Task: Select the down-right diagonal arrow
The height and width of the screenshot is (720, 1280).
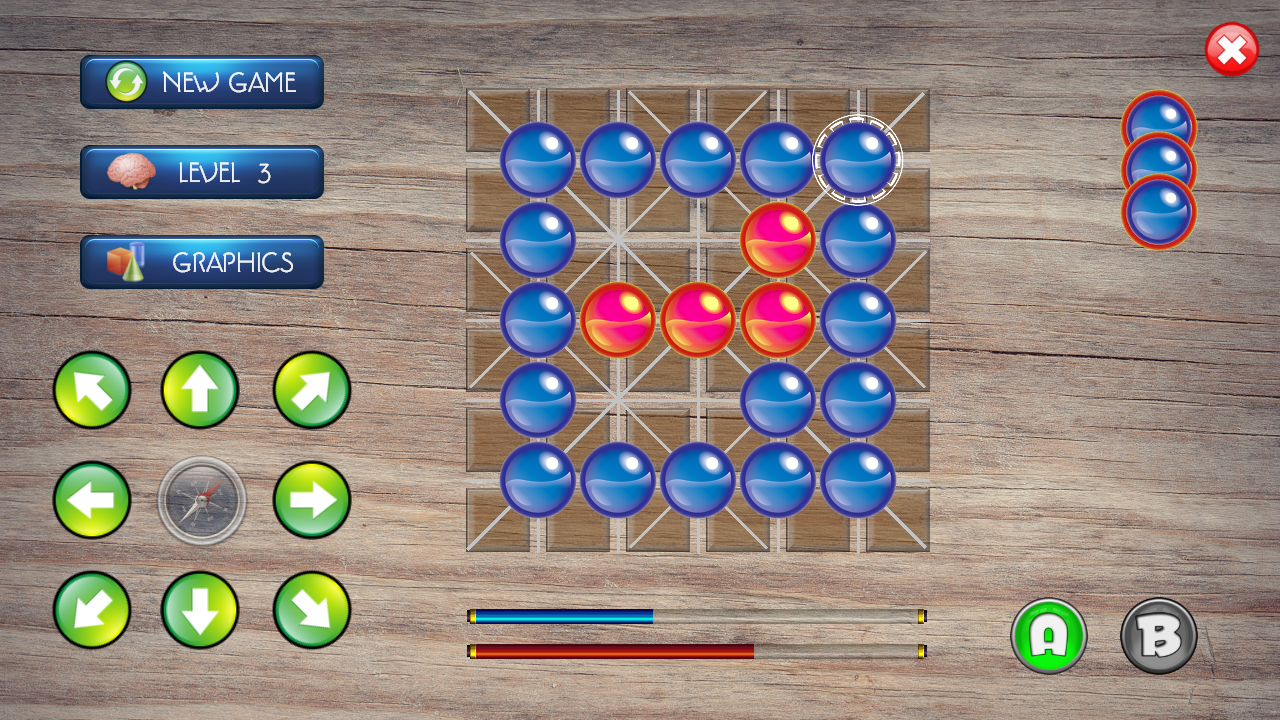Action: coord(312,610)
